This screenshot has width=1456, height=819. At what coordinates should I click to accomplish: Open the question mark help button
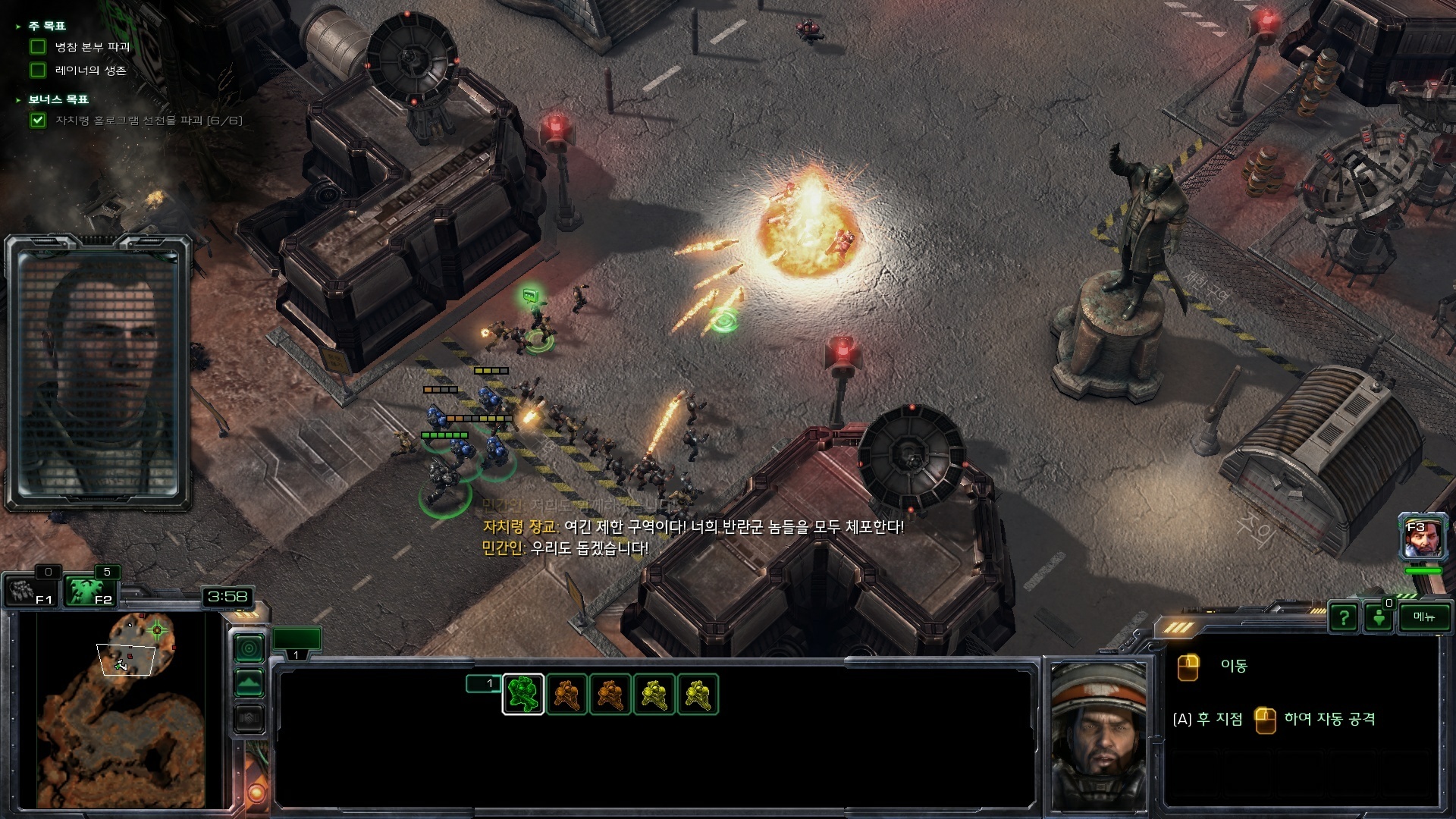coord(1344,618)
